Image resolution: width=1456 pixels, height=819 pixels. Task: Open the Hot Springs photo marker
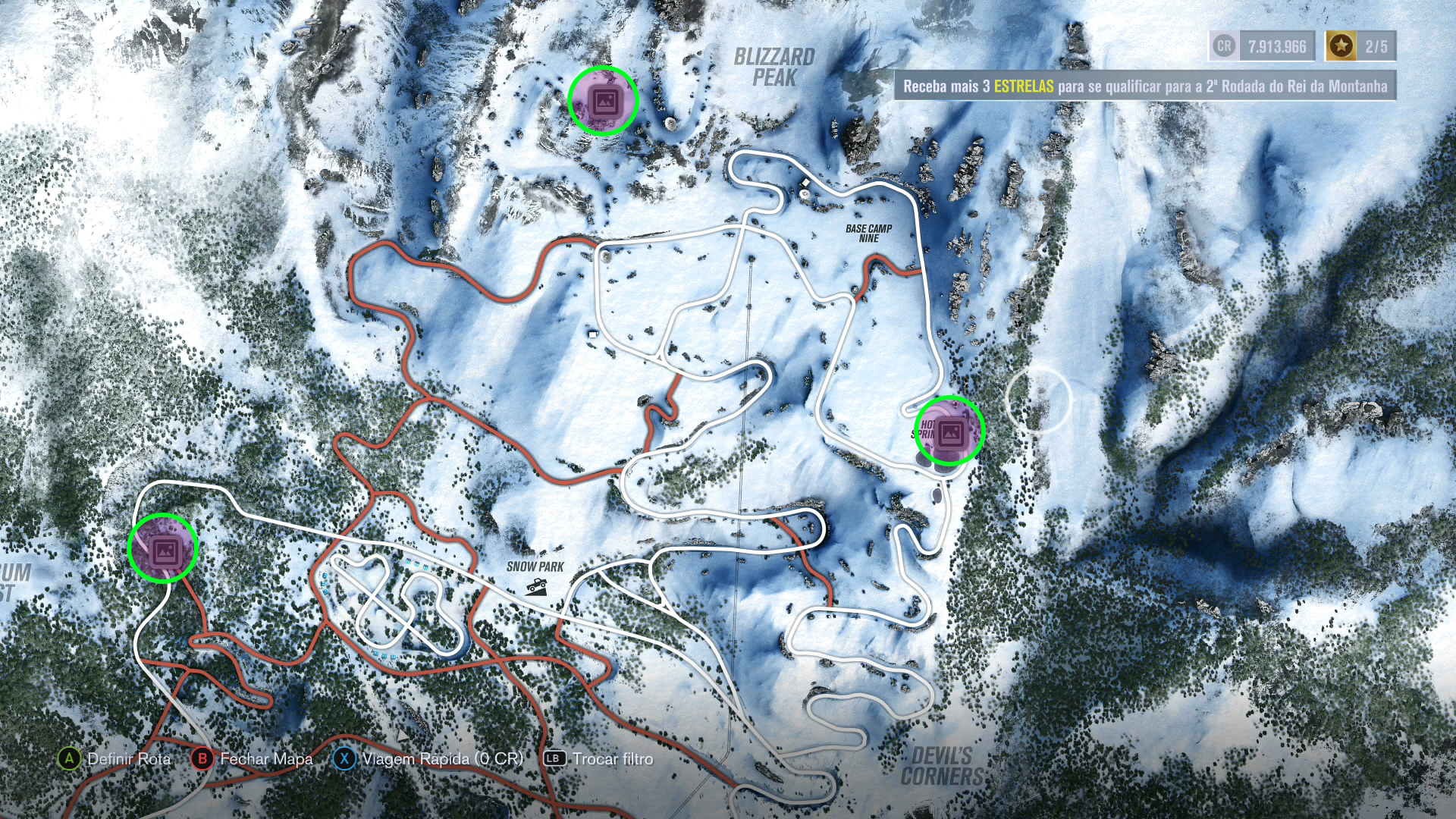pyautogui.click(x=949, y=431)
